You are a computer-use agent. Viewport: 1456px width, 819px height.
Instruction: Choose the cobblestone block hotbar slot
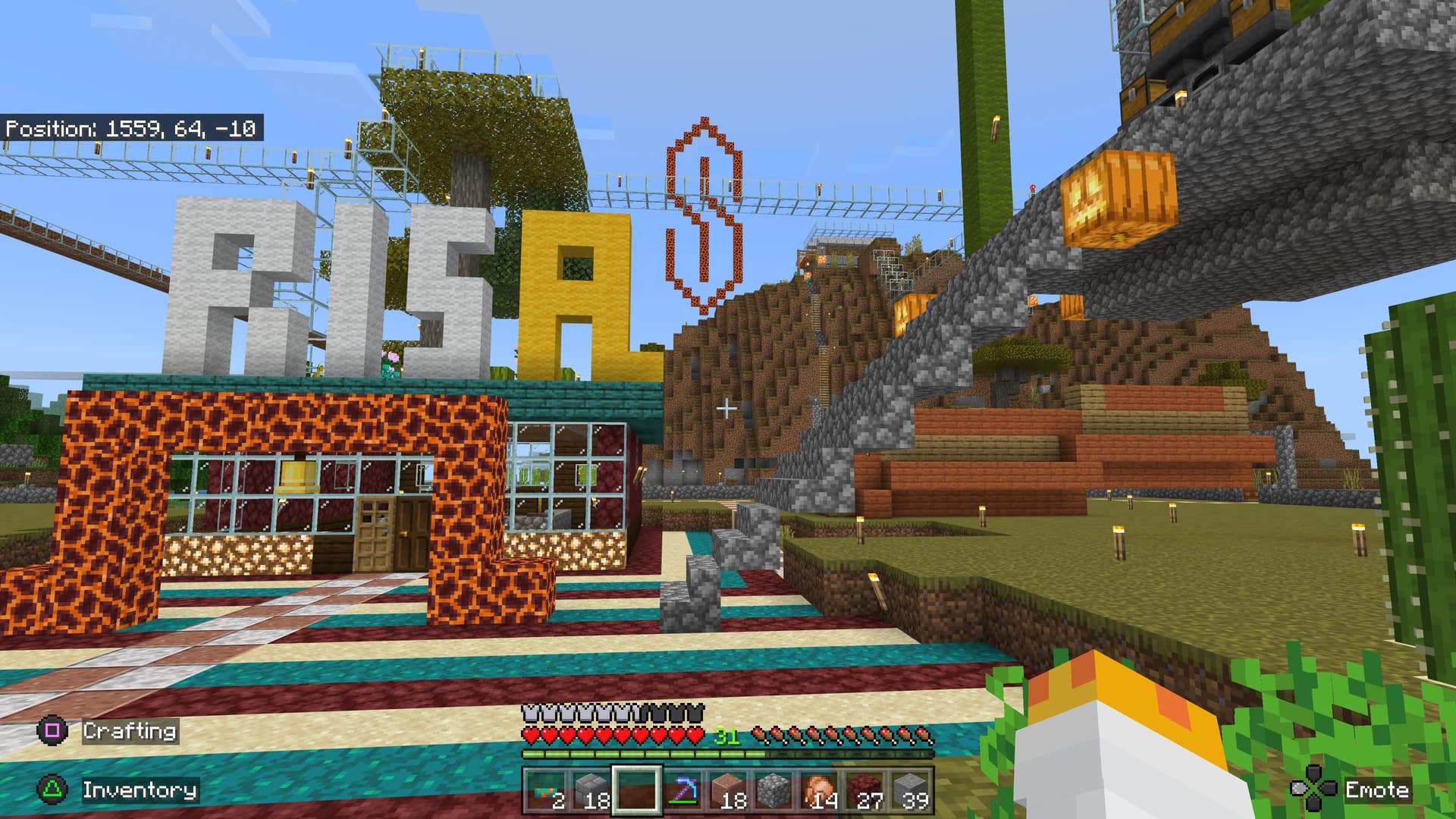(774, 790)
